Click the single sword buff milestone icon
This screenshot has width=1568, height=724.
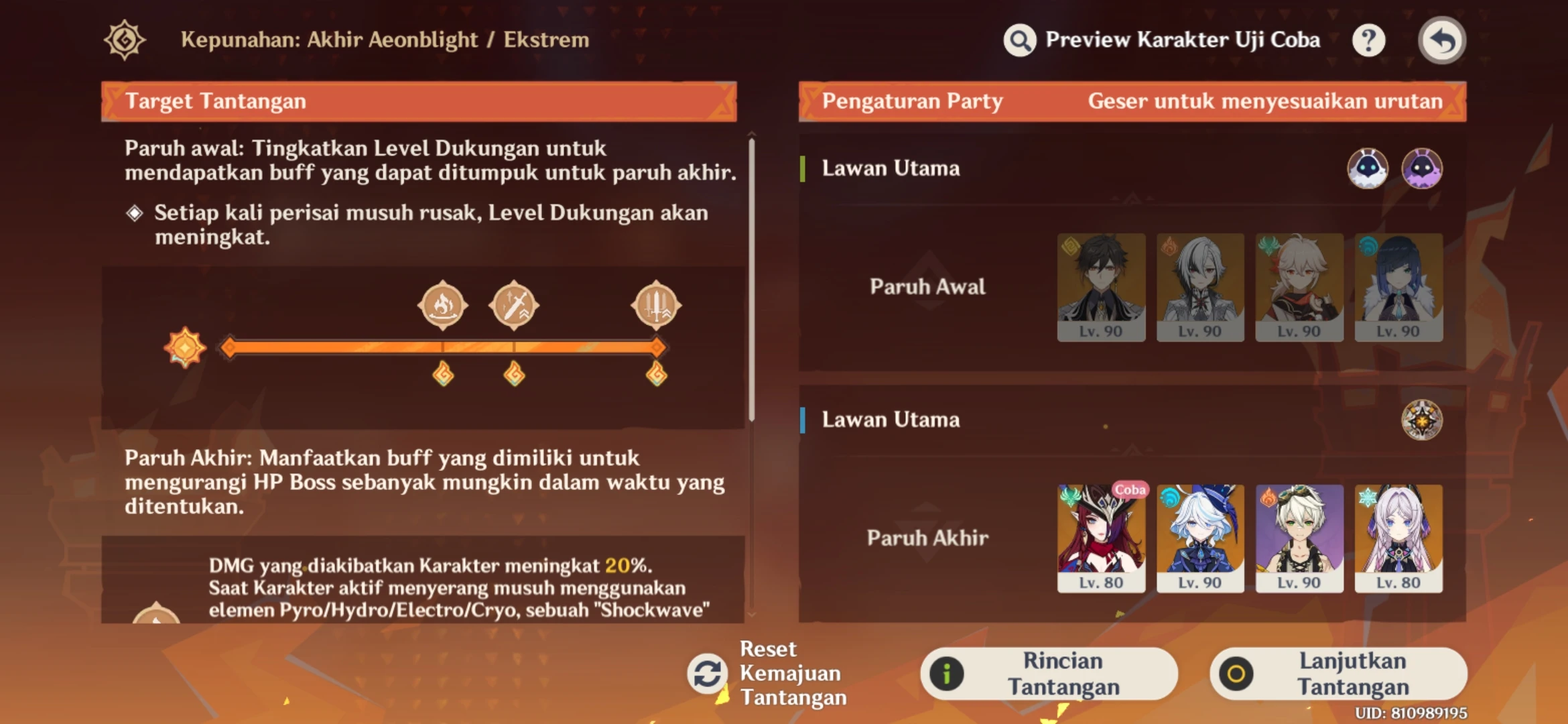tap(515, 306)
